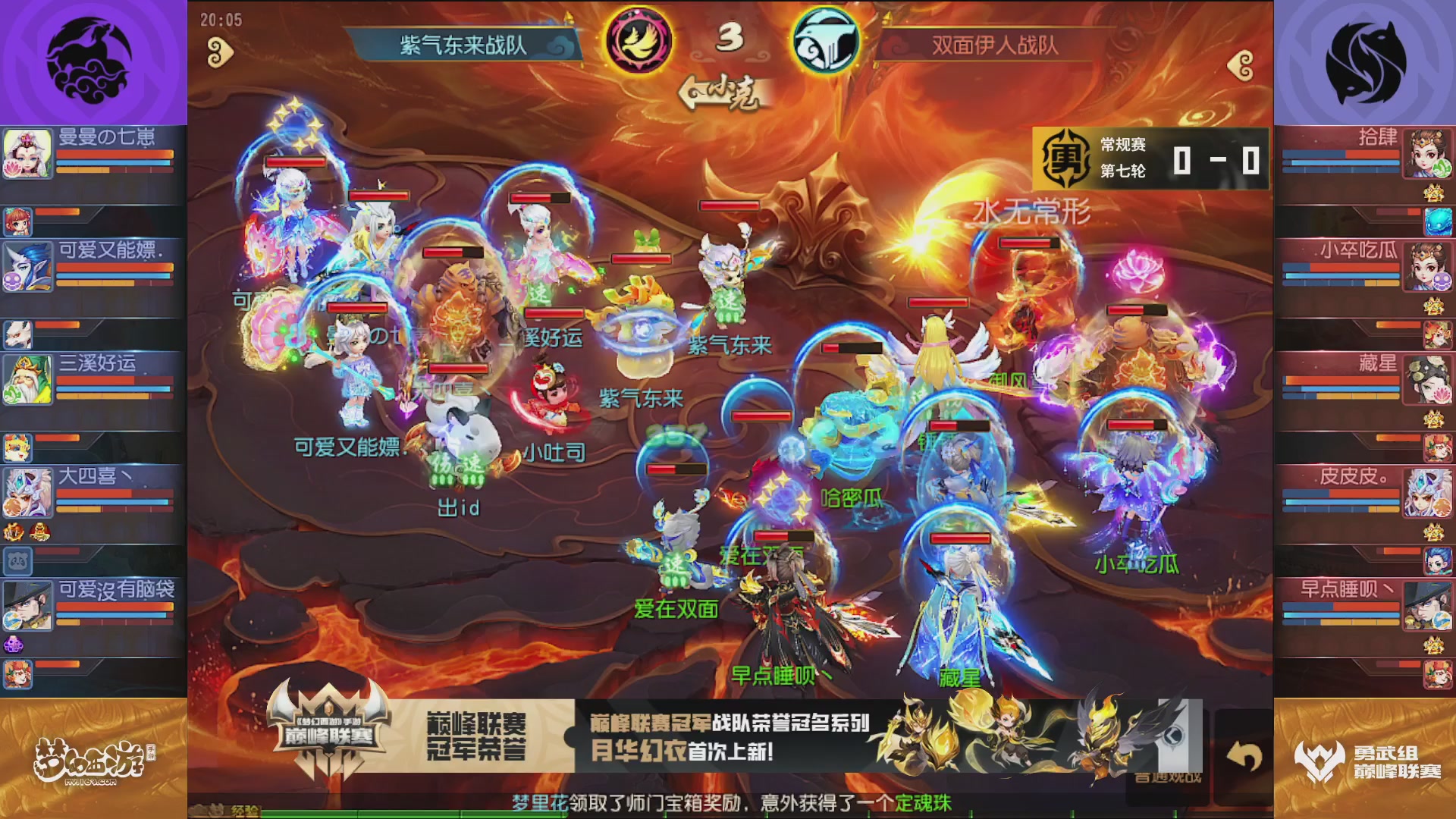This screenshot has height=819, width=1456.
Task: Click the panda badge icon under 大四喜丶
Action: 17,561
